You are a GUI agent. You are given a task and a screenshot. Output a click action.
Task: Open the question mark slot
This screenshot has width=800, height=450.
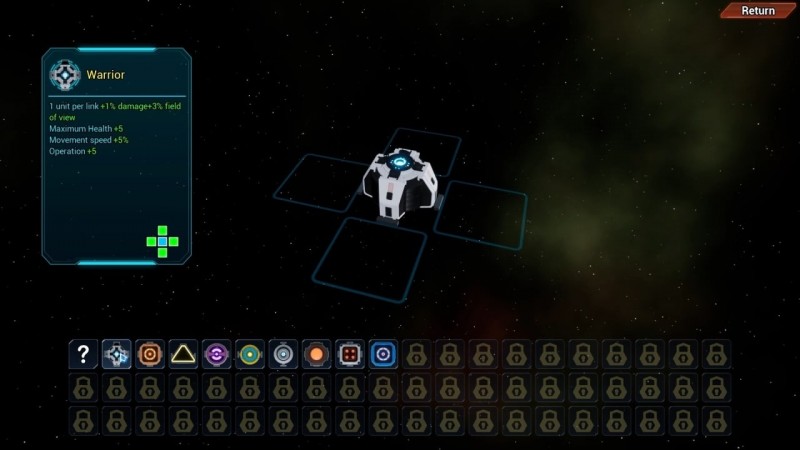(x=84, y=354)
